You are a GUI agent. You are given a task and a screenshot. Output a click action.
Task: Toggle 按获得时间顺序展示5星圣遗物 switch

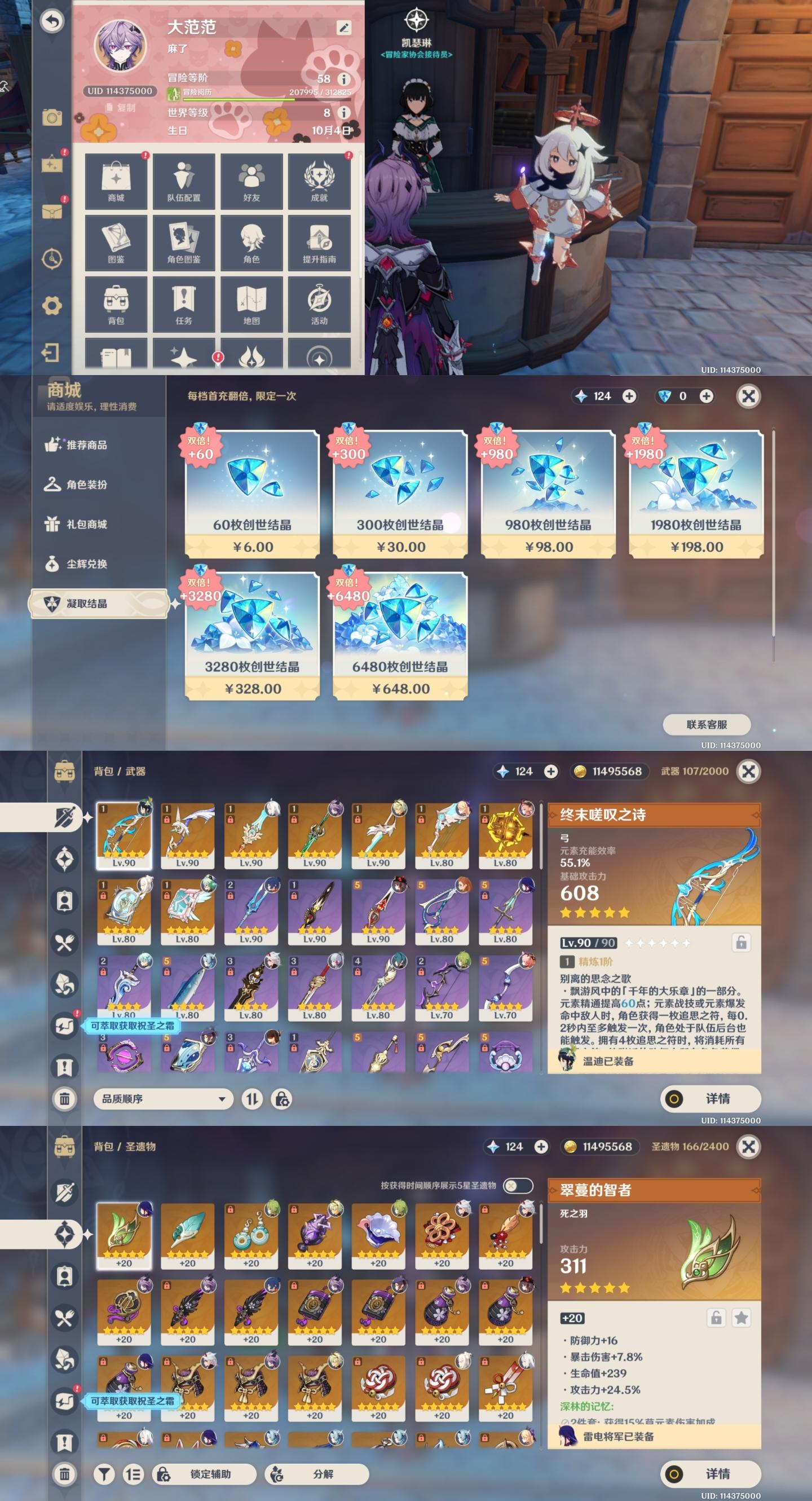tap(517, 1186)
